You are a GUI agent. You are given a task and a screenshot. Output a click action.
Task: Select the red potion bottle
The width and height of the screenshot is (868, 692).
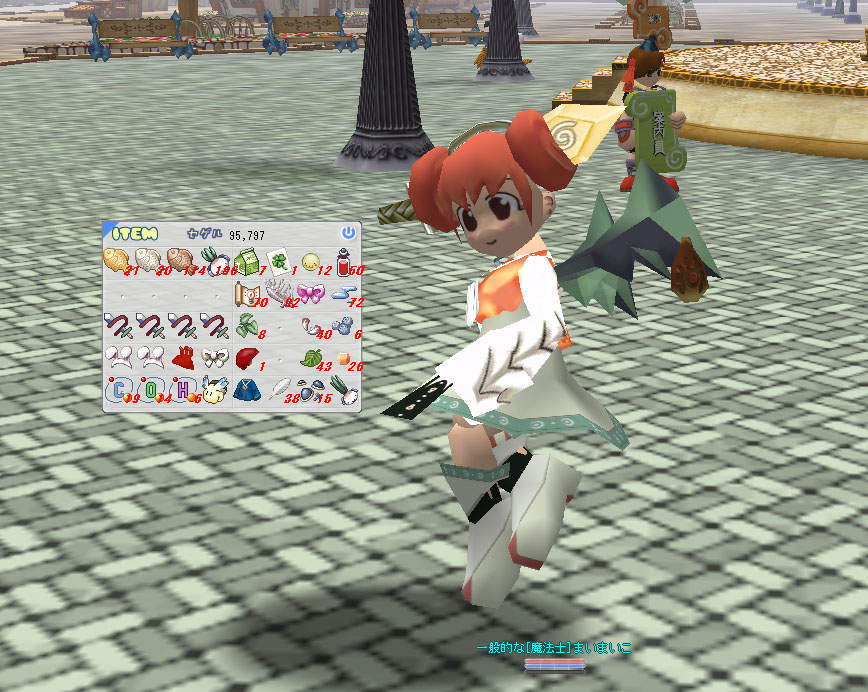point(344,262)
